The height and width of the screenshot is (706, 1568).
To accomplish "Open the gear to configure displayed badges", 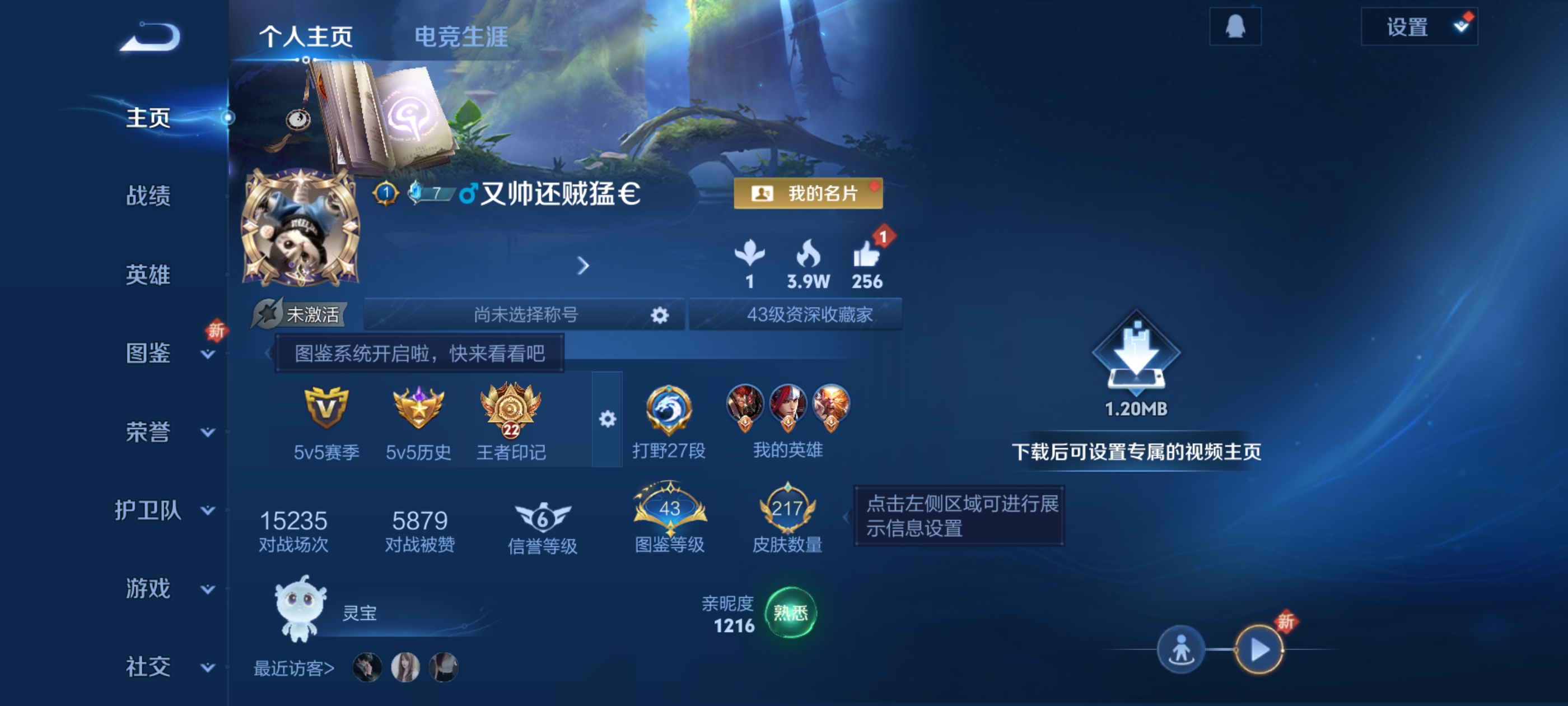I will [x=607, y=420].
